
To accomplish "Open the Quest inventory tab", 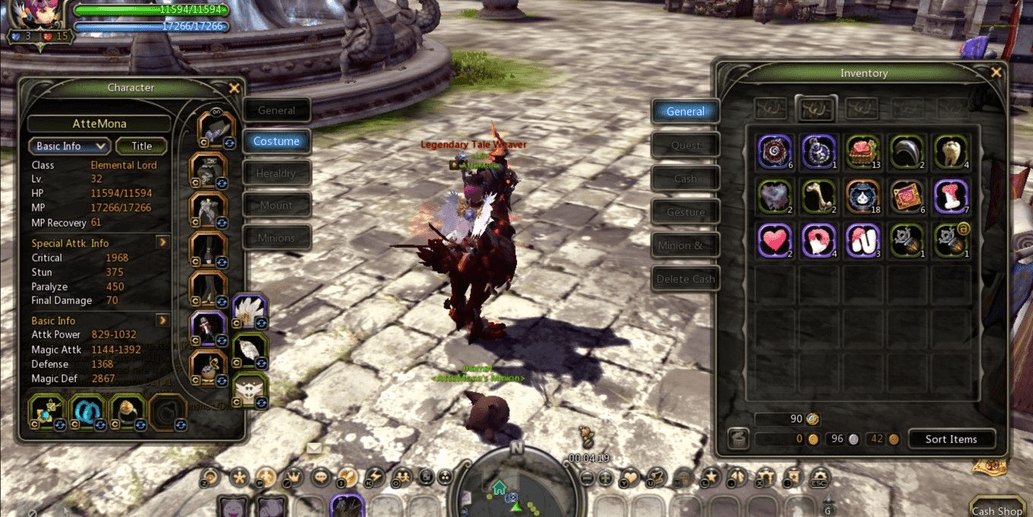I will click(x=686, y=145).
